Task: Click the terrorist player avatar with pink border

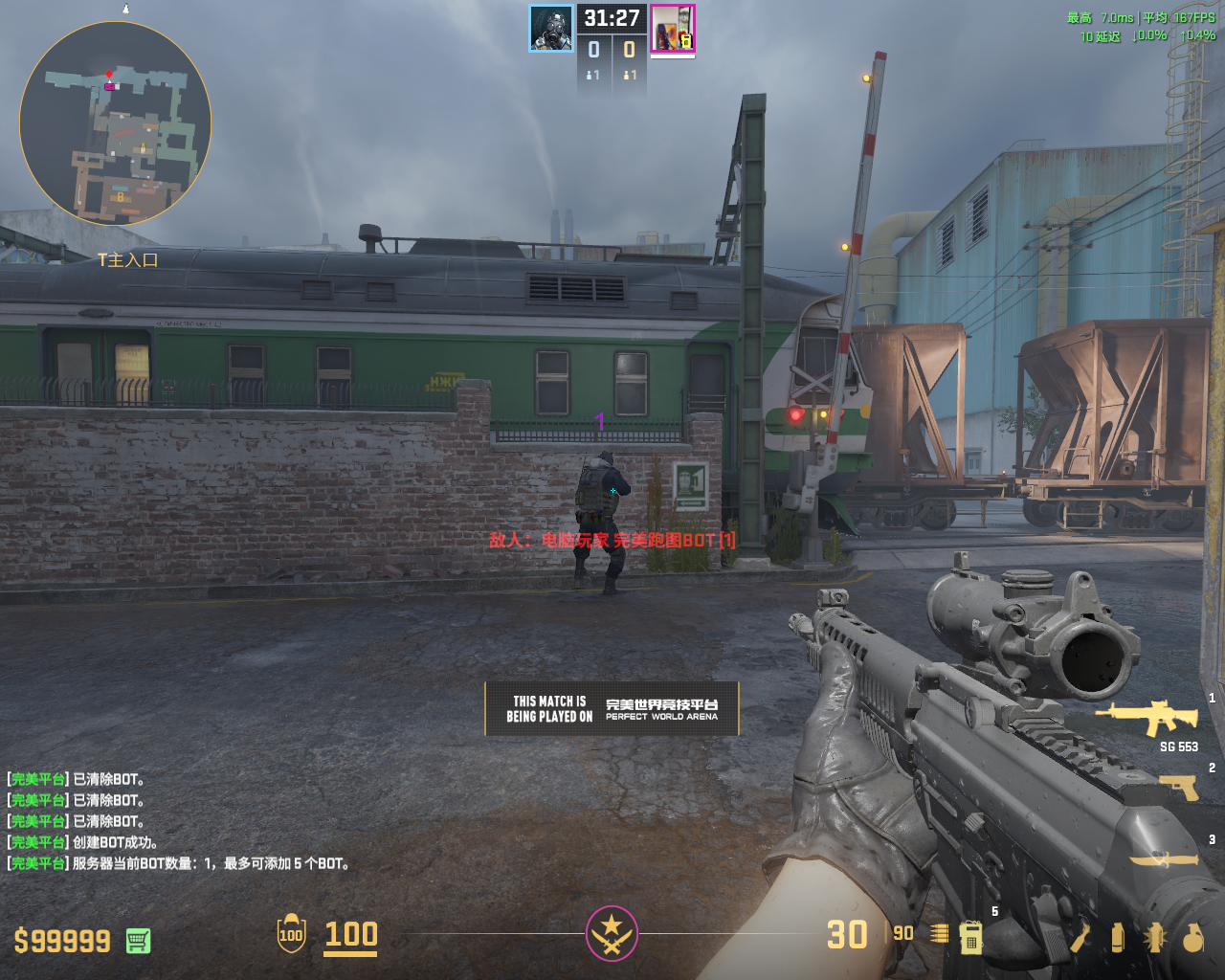Action: click(672, 28)
